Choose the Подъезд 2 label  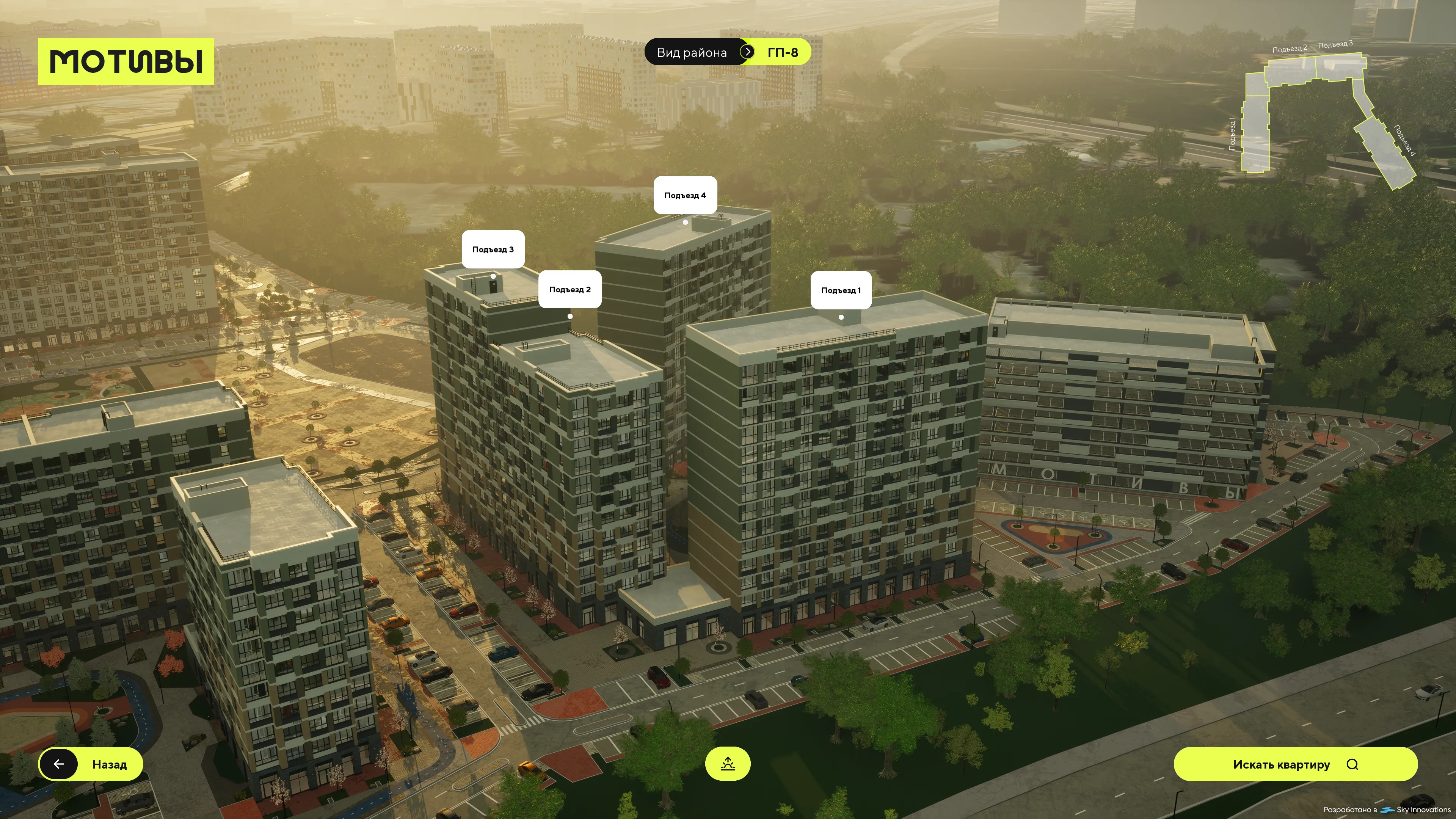[x=569, y=289]
